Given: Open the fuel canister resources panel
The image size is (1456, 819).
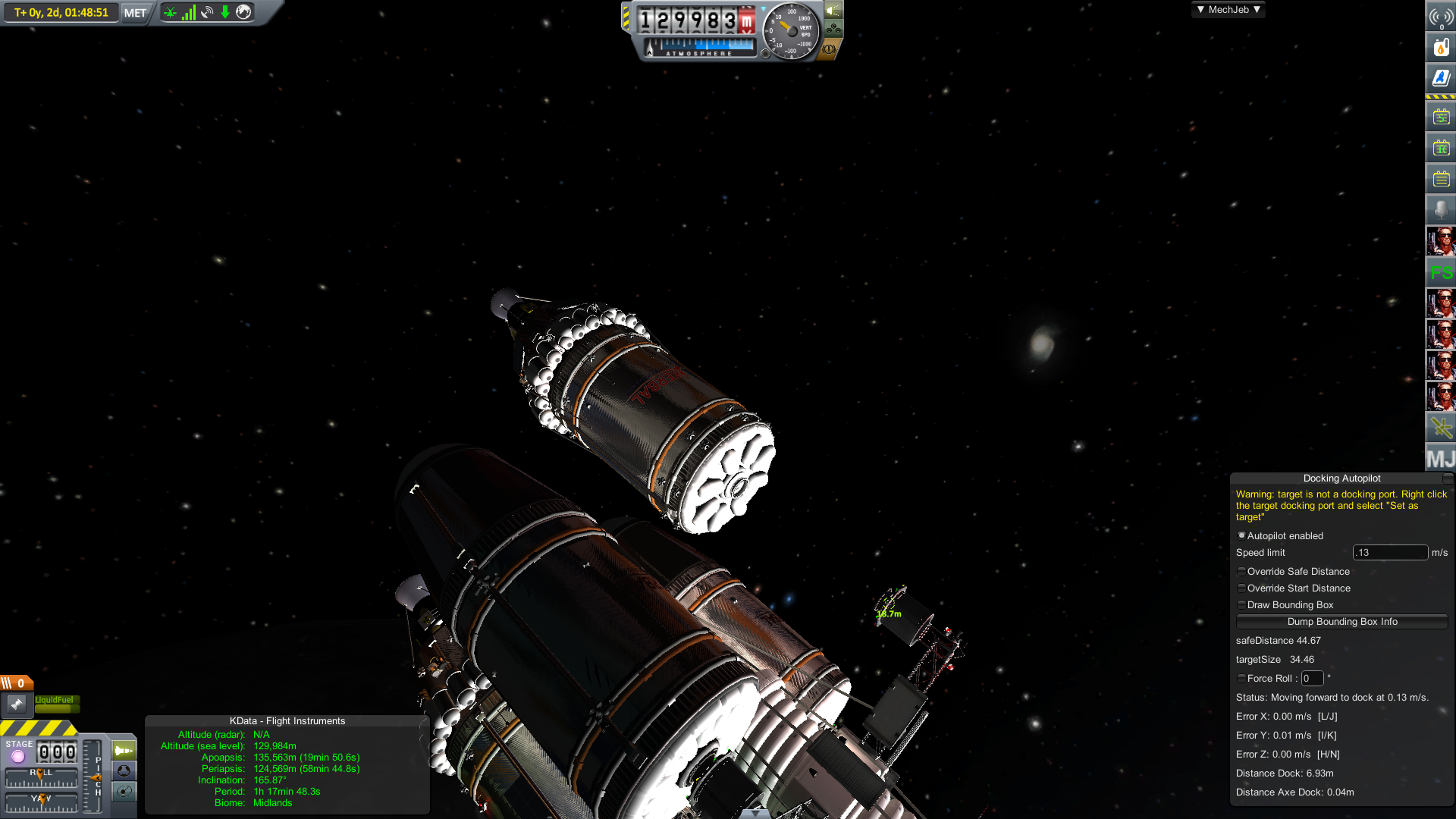Looking at the screenshot, I should [x=1440, y=47].
